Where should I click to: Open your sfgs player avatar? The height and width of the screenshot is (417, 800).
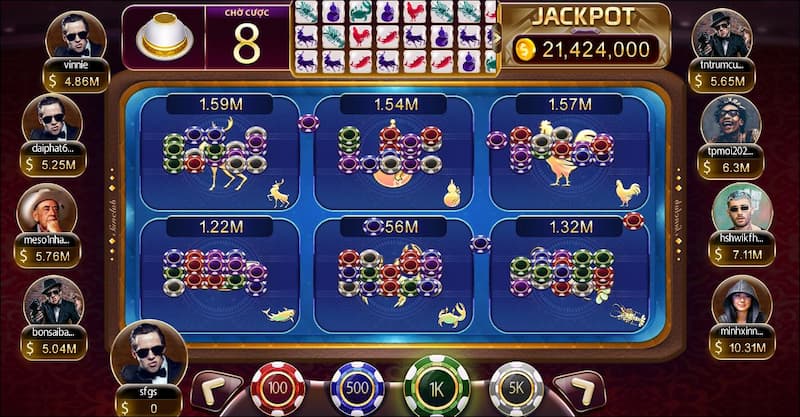pyautogui.click(x=148, y=352)
